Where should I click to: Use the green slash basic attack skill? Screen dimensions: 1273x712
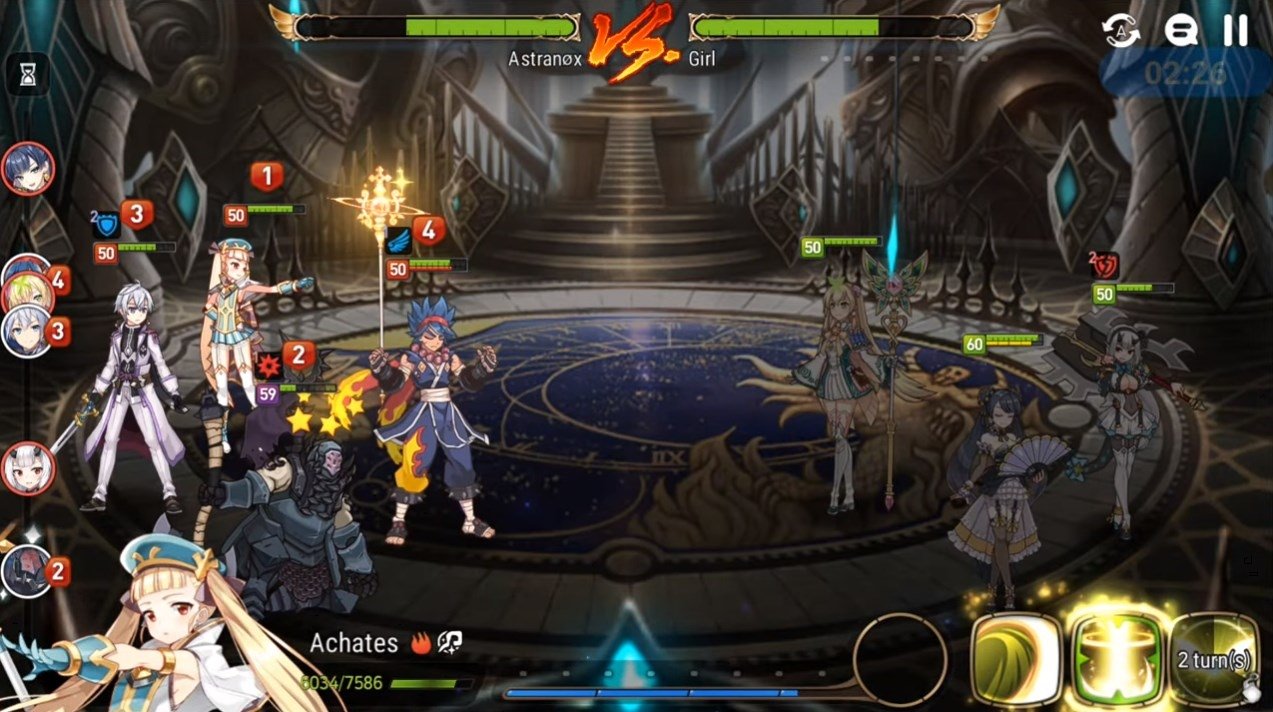tap(1014, 658)
